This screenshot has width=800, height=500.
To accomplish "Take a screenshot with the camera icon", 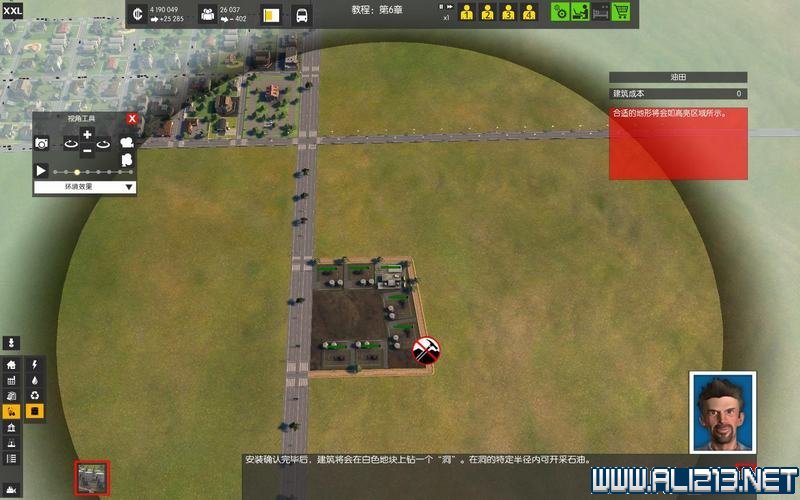I will pos(42,144).
